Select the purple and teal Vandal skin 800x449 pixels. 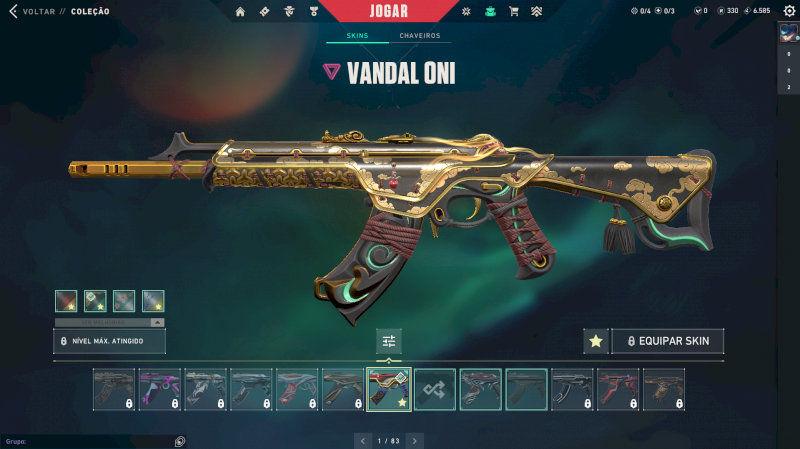(159, 389)
